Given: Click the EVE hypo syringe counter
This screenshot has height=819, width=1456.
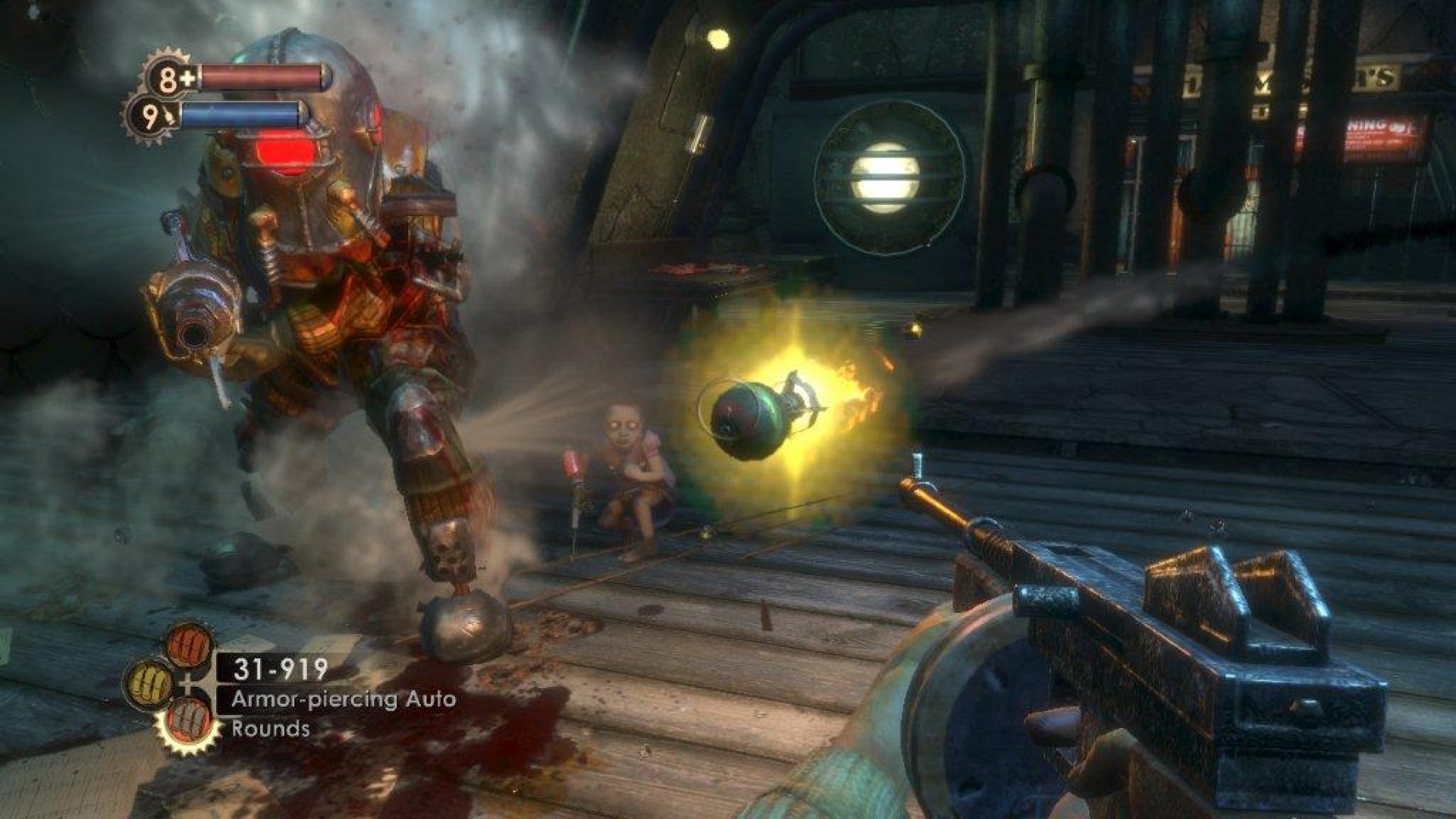Looking at the screenshot, I should (152, 118).
